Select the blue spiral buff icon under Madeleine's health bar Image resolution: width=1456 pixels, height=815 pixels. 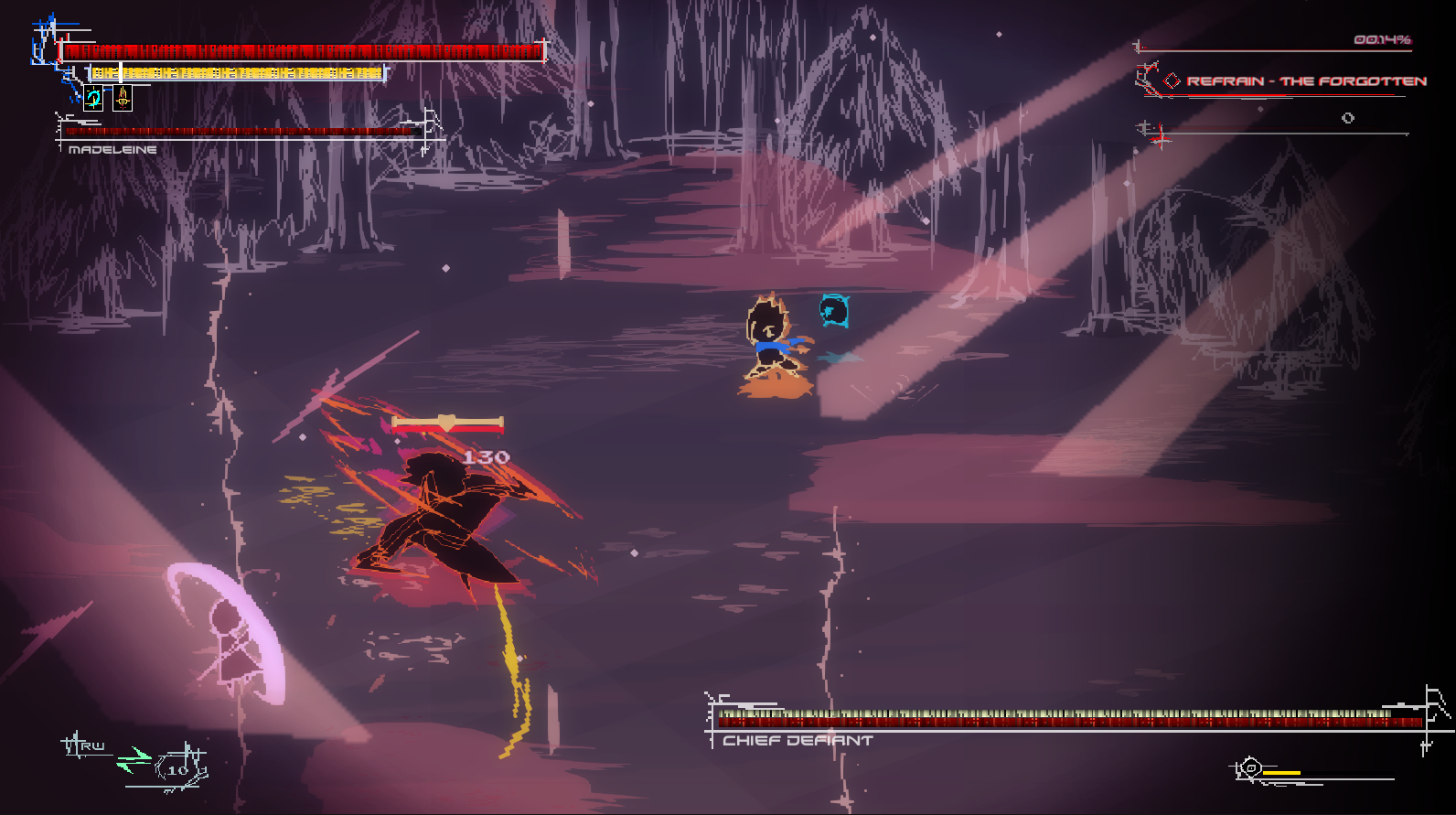(93, 98)
